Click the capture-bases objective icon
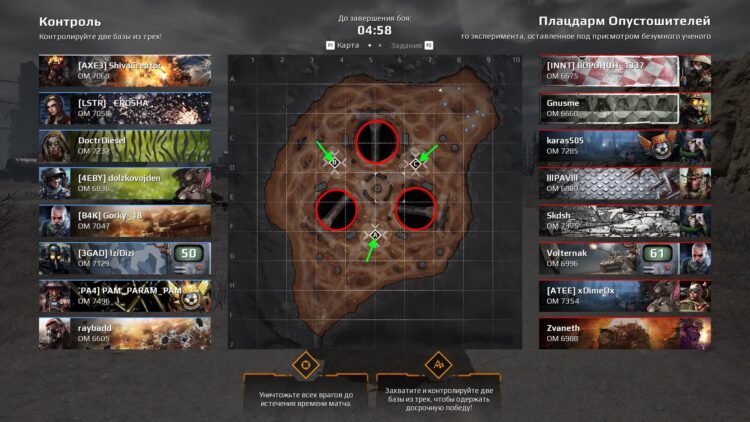The width and height of the screenshot is (750, 422). tap(439, 363)
